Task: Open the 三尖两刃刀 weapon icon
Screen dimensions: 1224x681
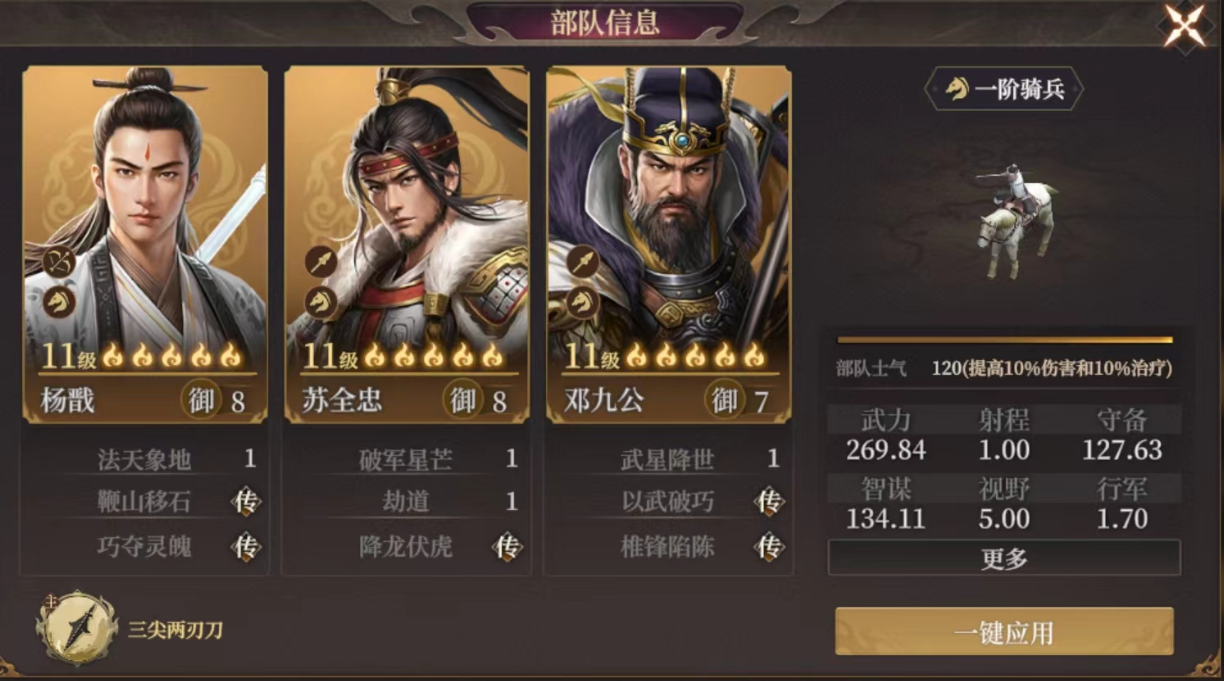Action: coord(76,629)
